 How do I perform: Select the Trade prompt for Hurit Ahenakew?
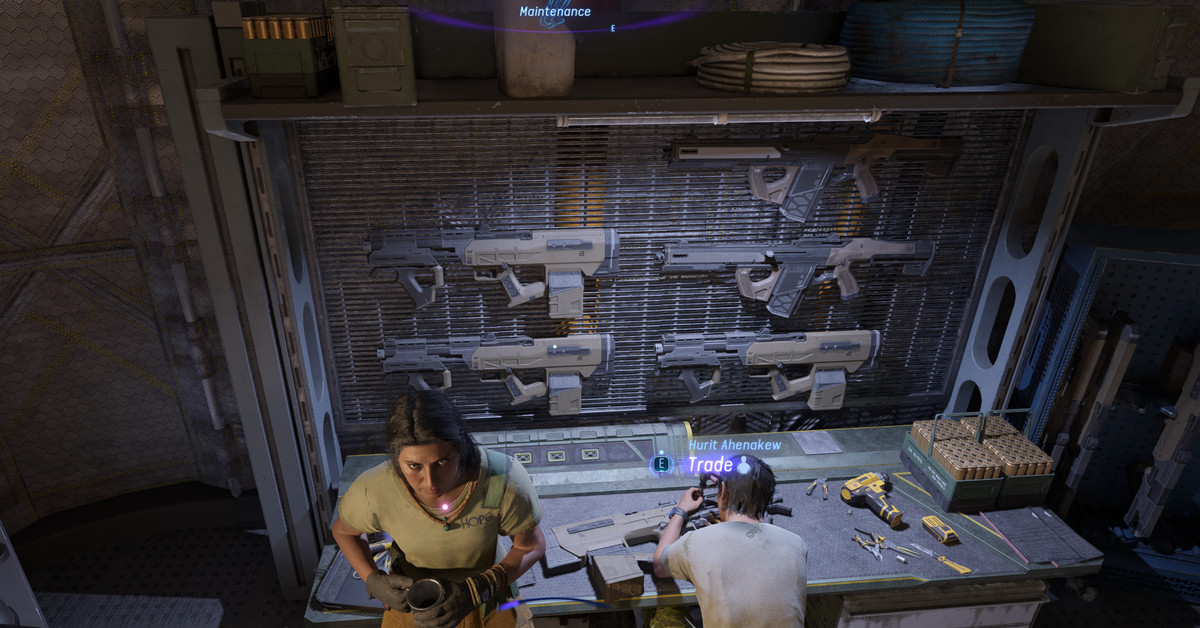click(x=709, y=465)
